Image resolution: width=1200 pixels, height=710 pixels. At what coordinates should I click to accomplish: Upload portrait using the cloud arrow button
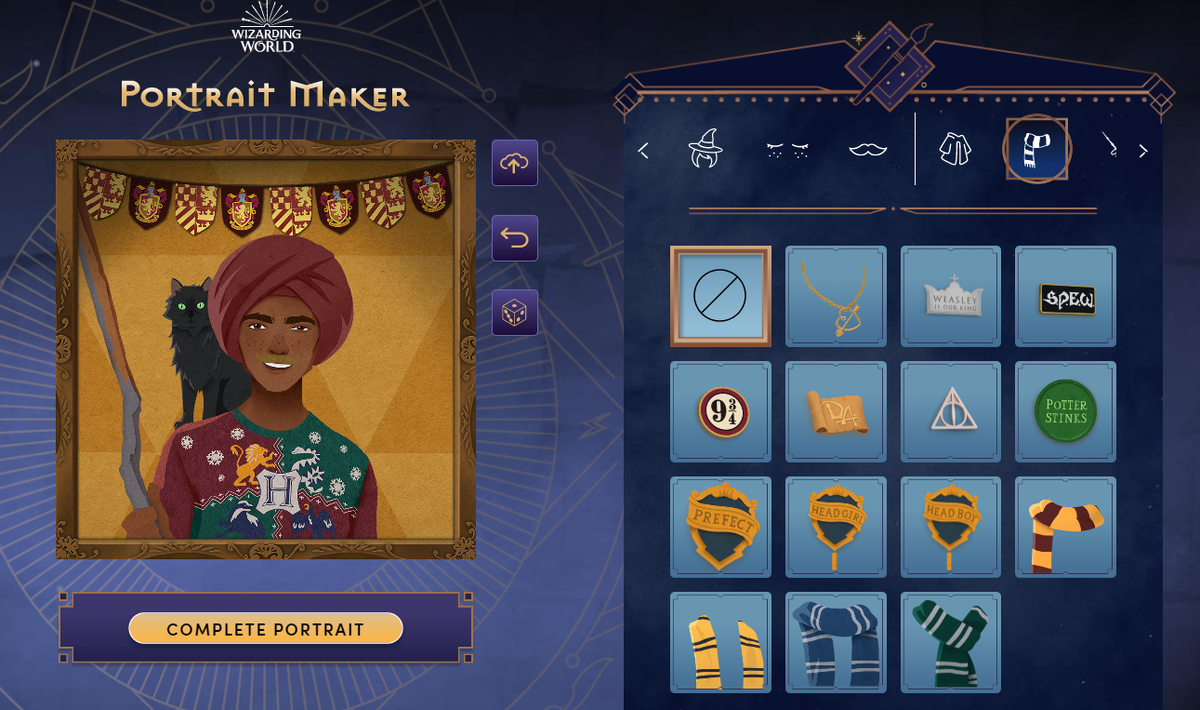point(515,163)
